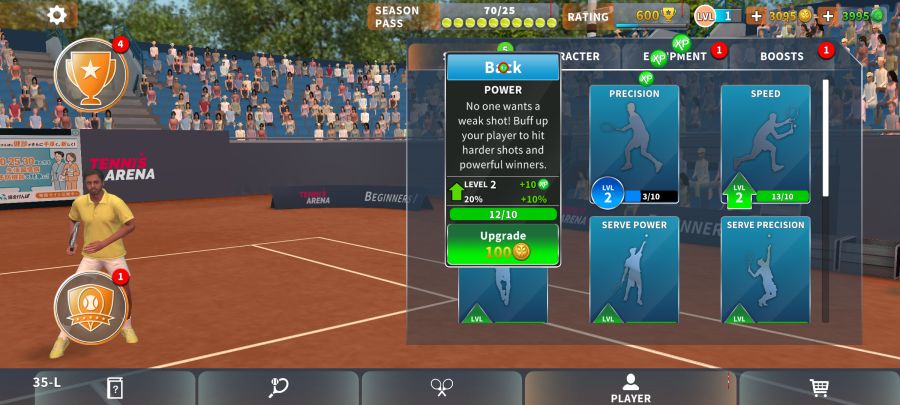Switch to the Equipment tab

(x=675, y=56)
